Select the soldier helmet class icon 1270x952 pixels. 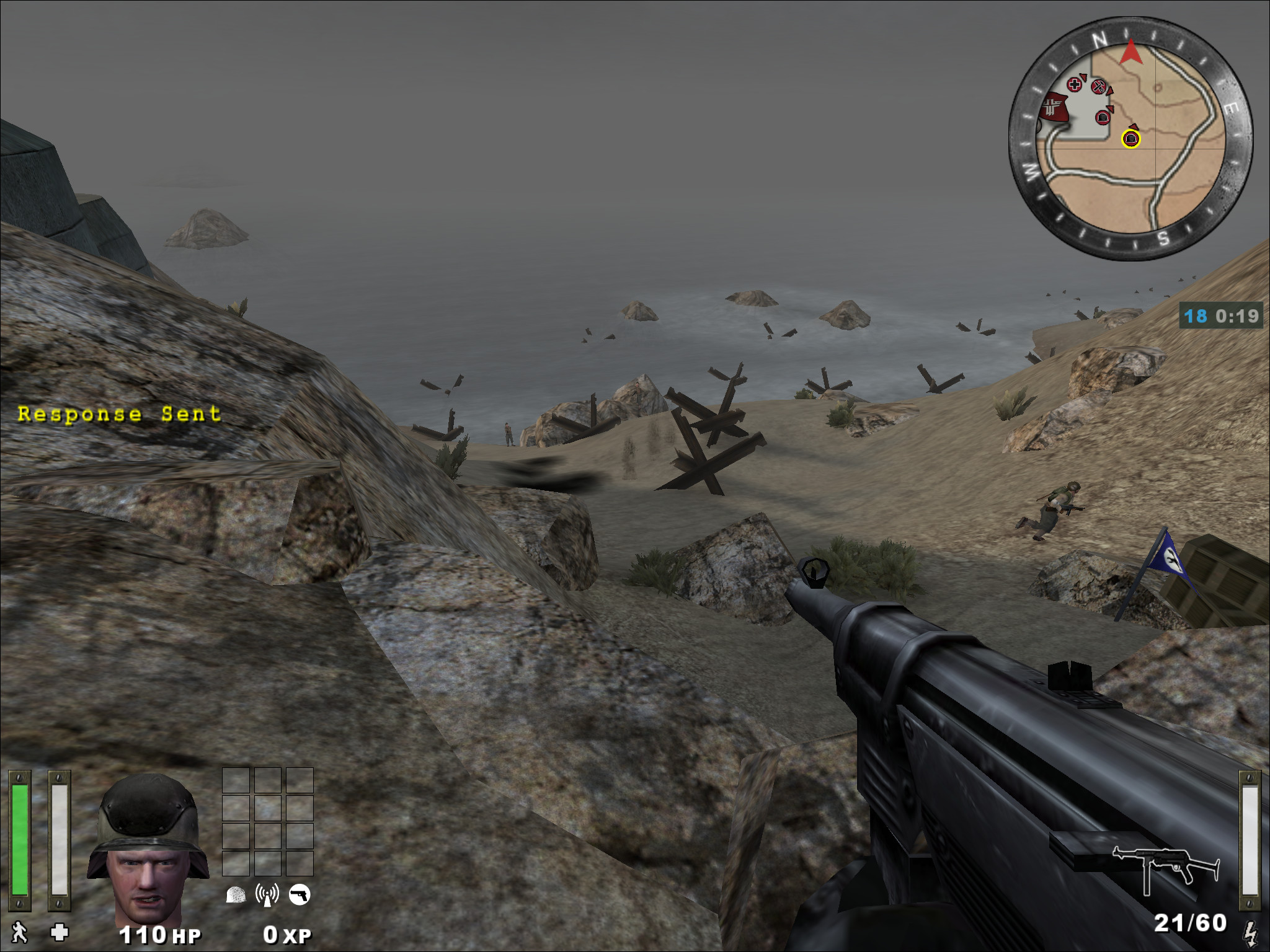click(236, 896)
